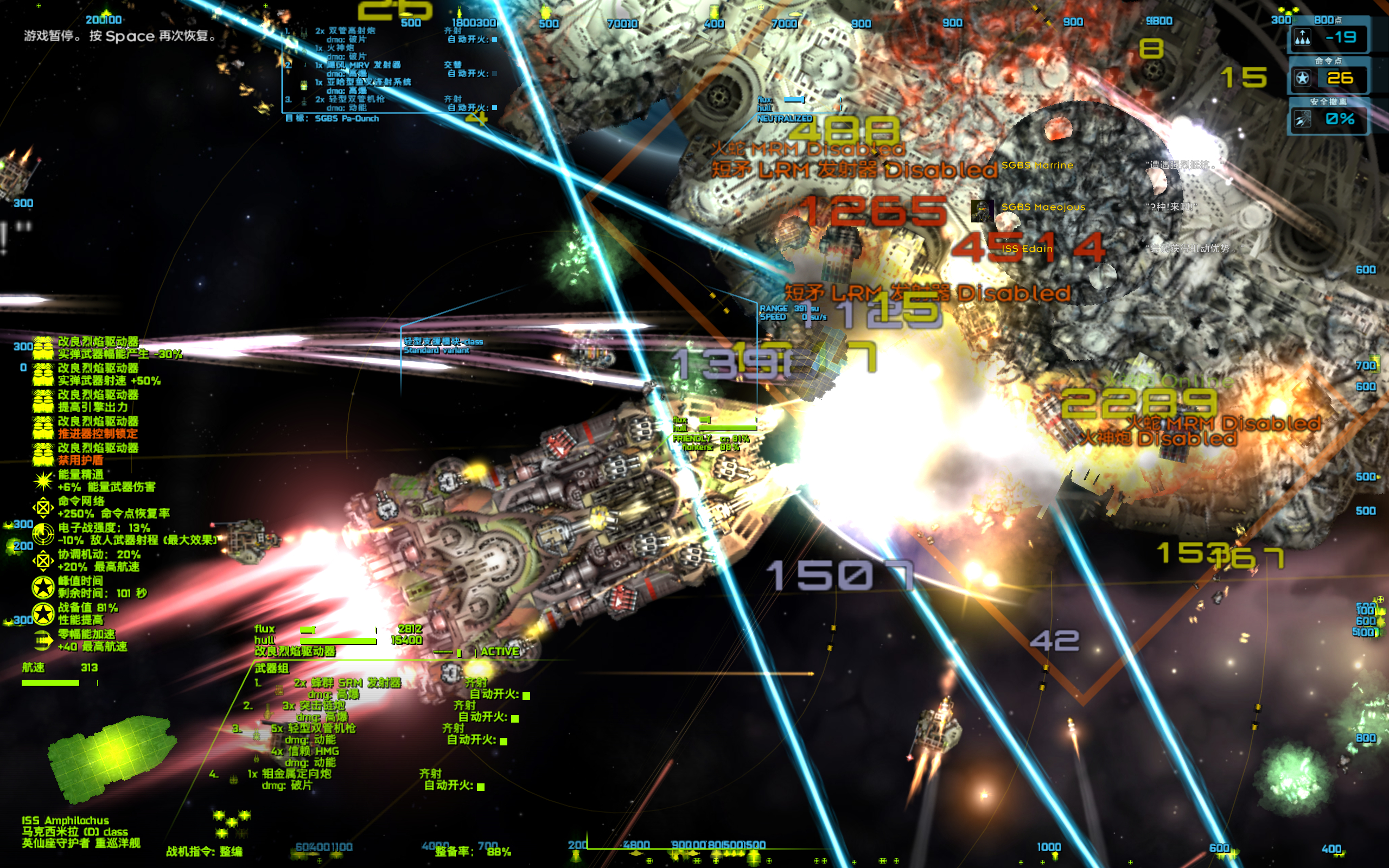This screenshot has height=868, width=1389.
Task: Toggle 自动开火 for the 轻型双管机枪 group
Action: click(504, 741)
